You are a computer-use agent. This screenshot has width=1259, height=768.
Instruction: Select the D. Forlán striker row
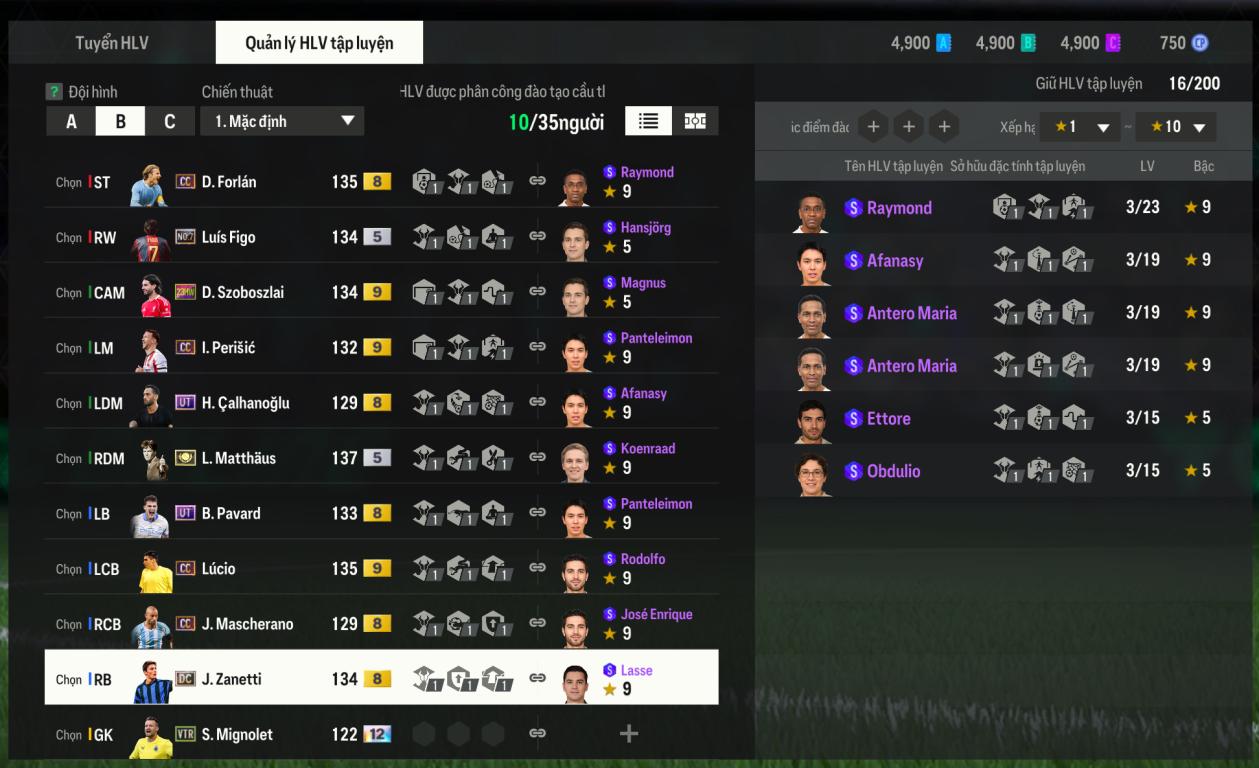point(230,182)
